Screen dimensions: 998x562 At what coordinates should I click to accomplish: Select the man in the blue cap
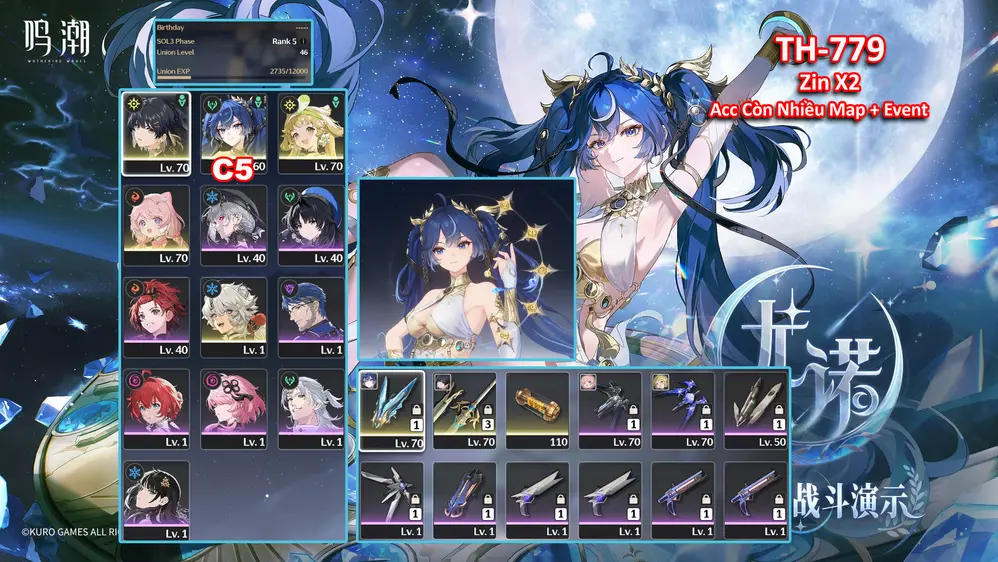(312, 317)
